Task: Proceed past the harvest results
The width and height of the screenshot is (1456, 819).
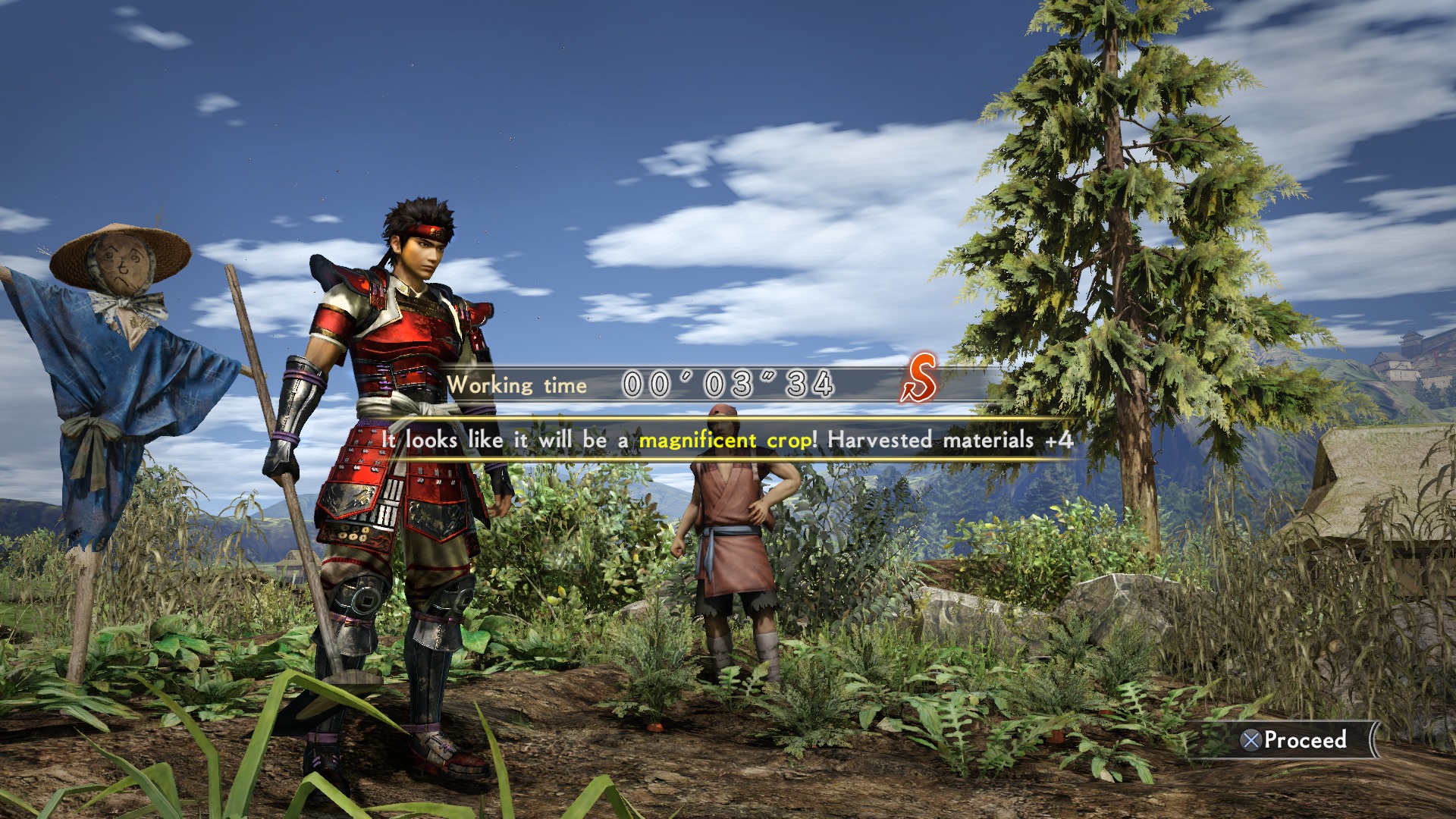Action: pos(1295,739)
